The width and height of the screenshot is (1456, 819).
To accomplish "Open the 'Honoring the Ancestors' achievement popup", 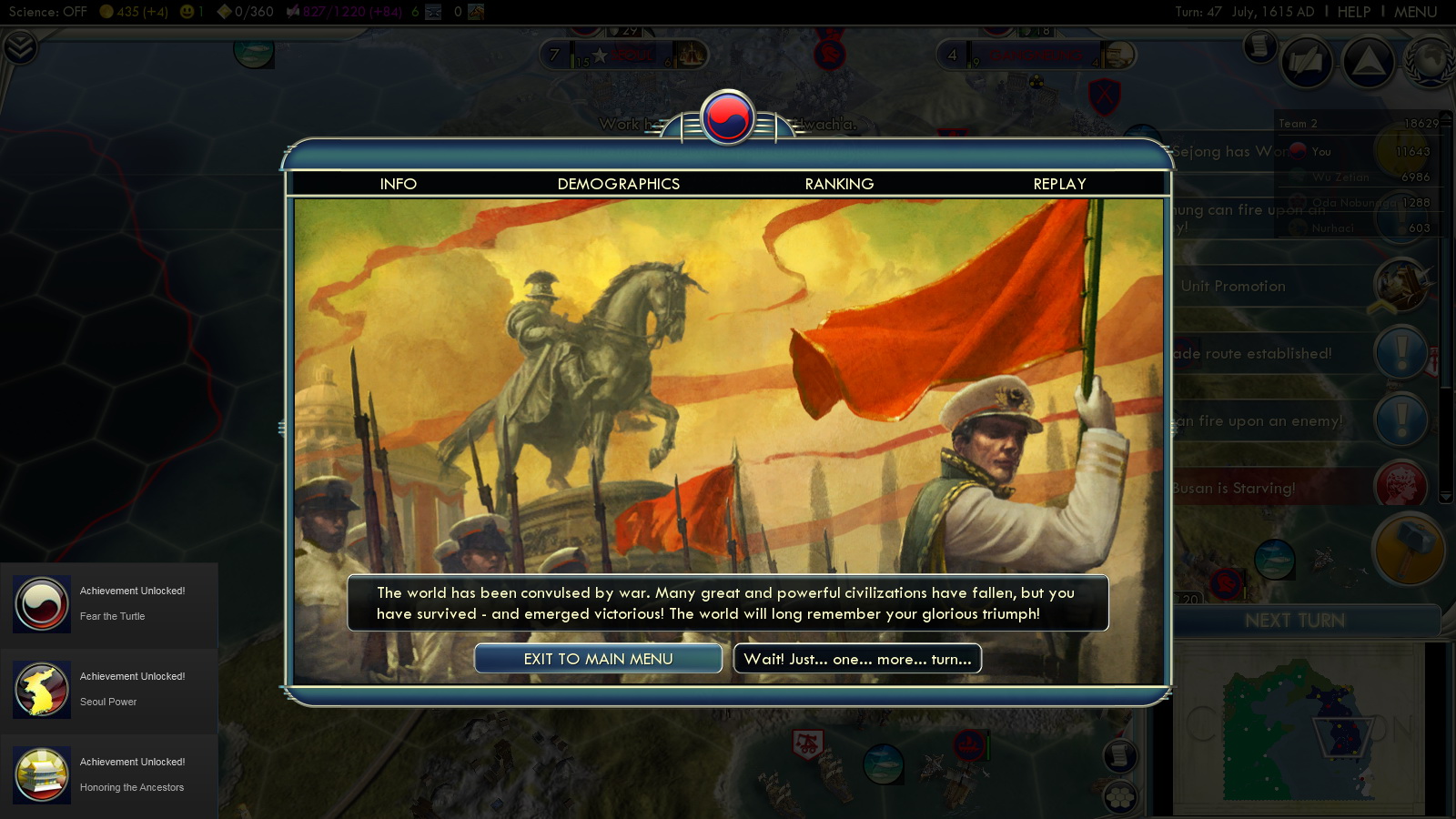I will (109, 775).
